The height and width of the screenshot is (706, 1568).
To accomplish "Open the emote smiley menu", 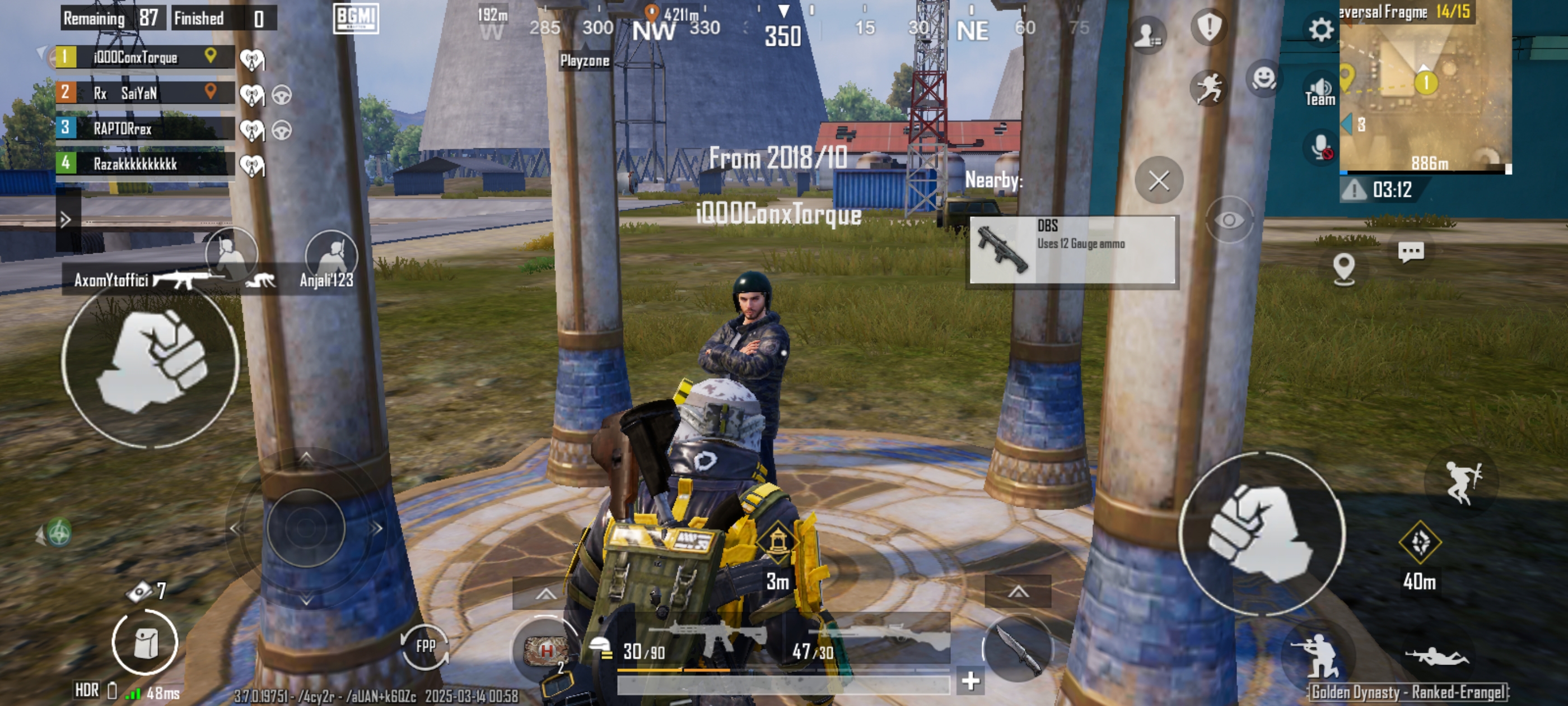I will (1264, 78).
